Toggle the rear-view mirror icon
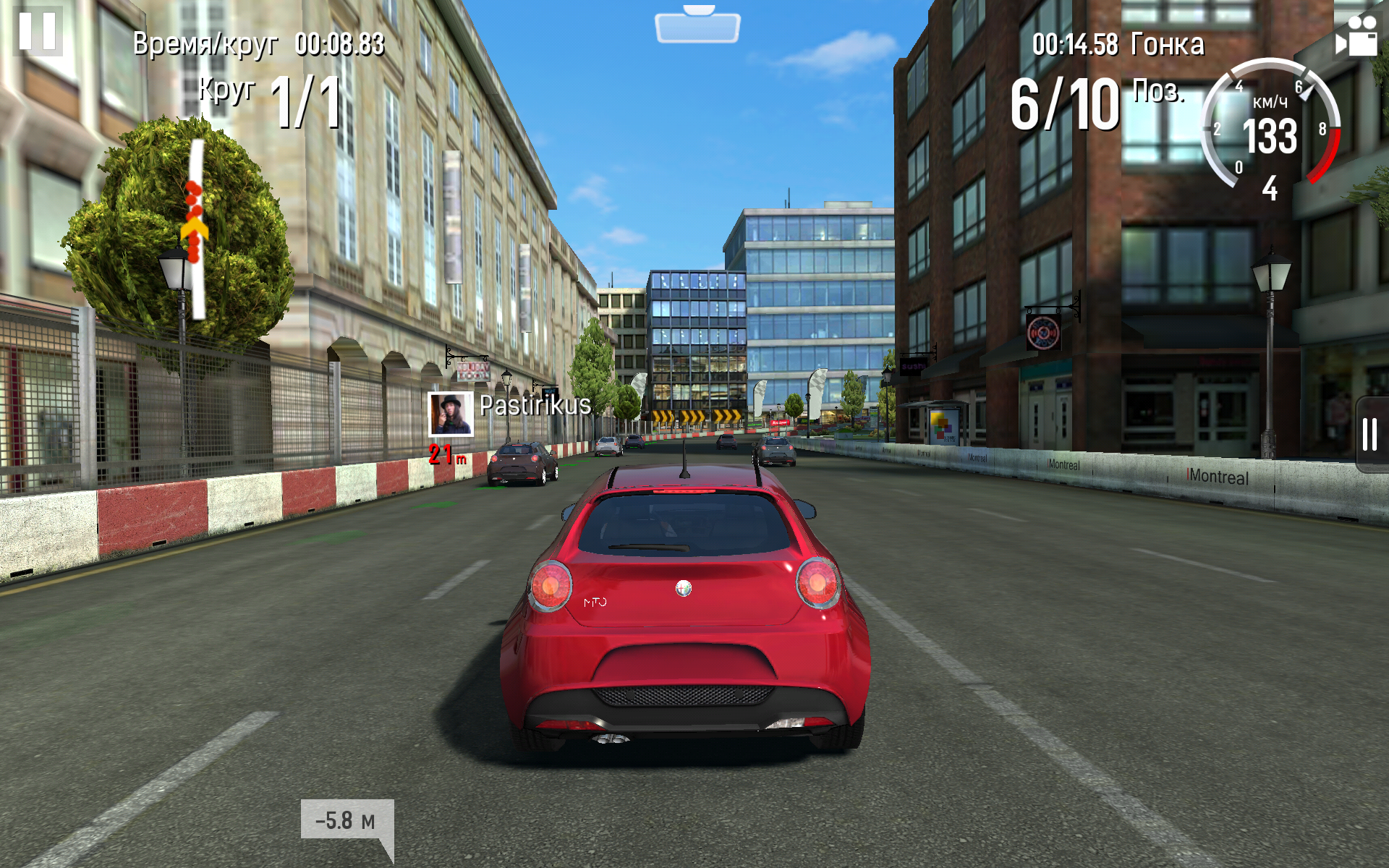Screen dimensions: 1389x868 pos(697,25)
